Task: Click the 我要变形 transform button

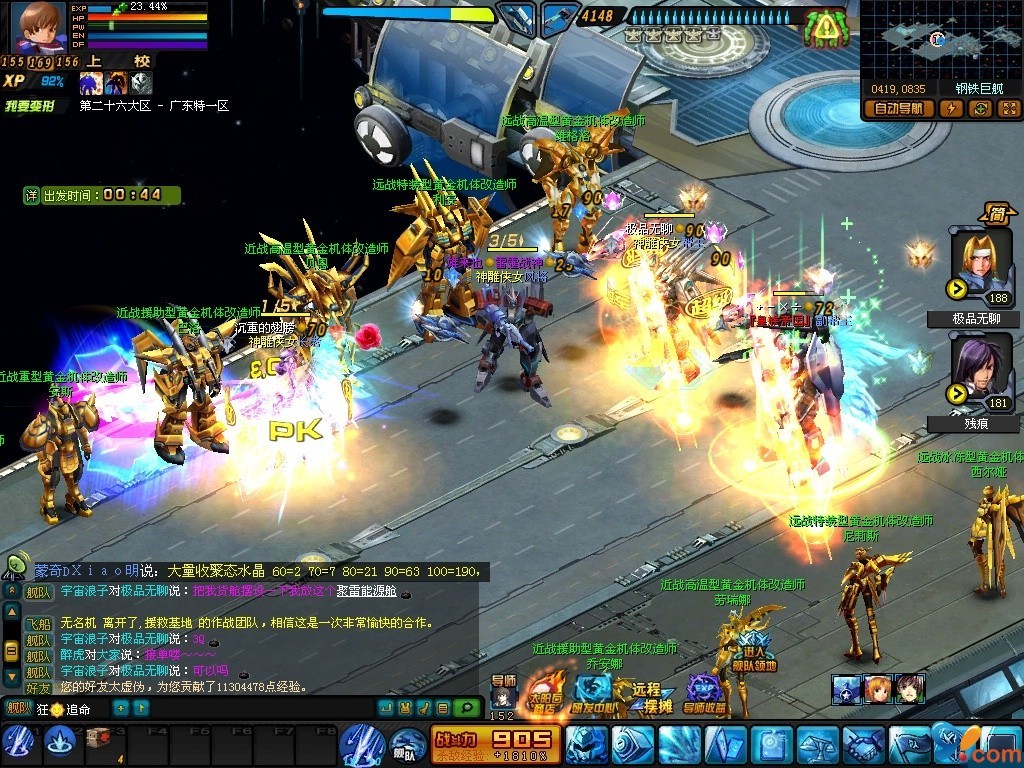Action: [x=28, y=105]
